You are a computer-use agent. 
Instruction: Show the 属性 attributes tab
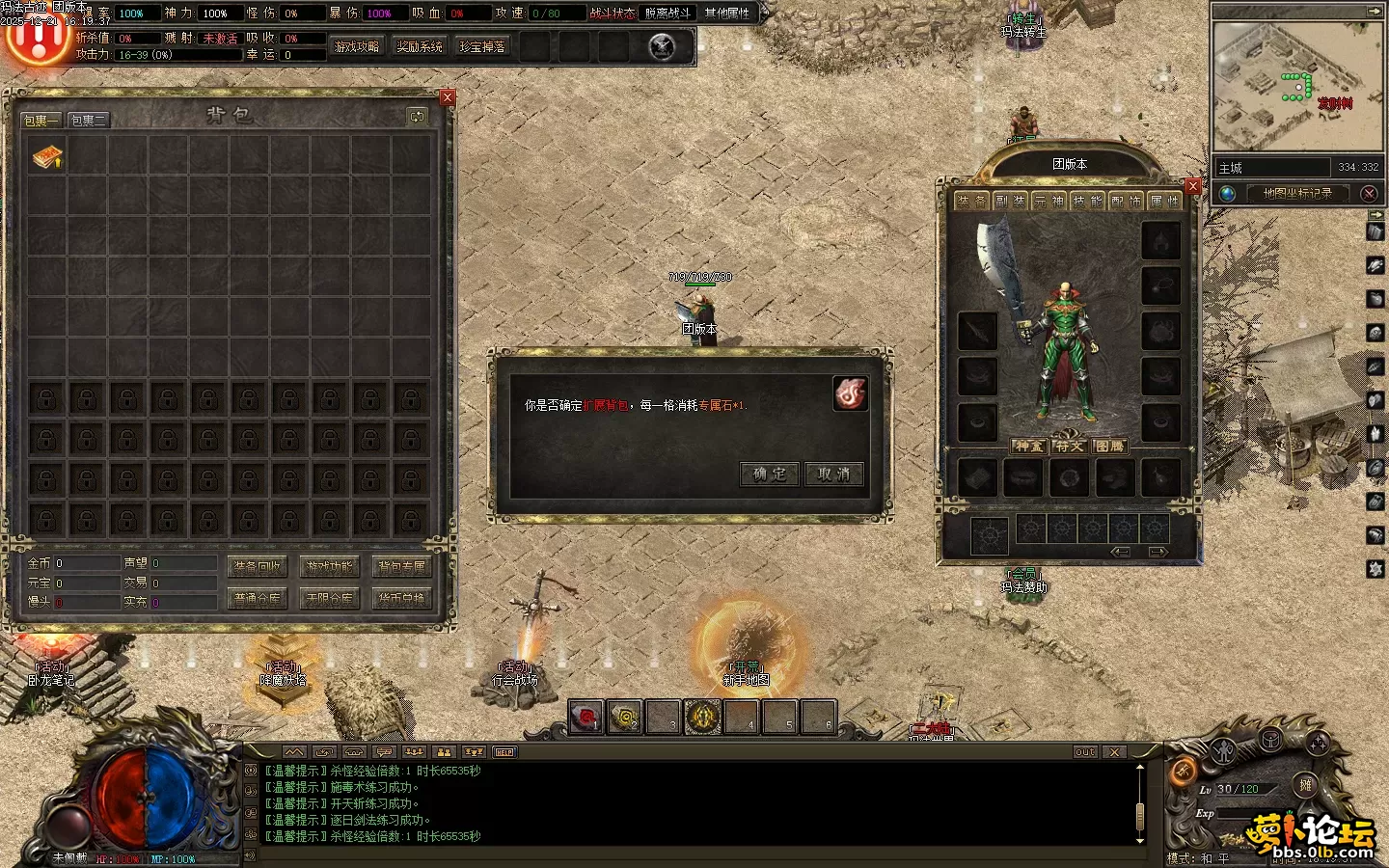tap(1164, 201)
